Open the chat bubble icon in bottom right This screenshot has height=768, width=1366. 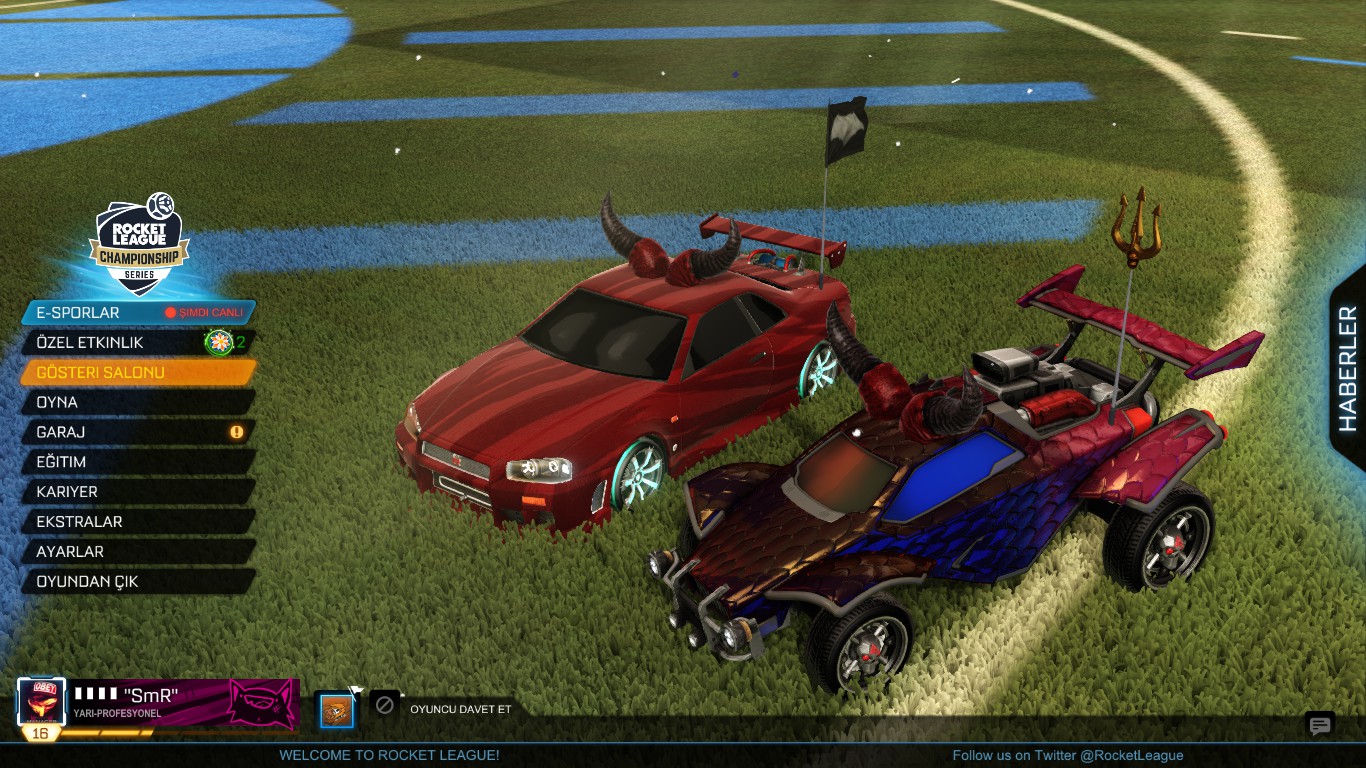pos(1319,725)
